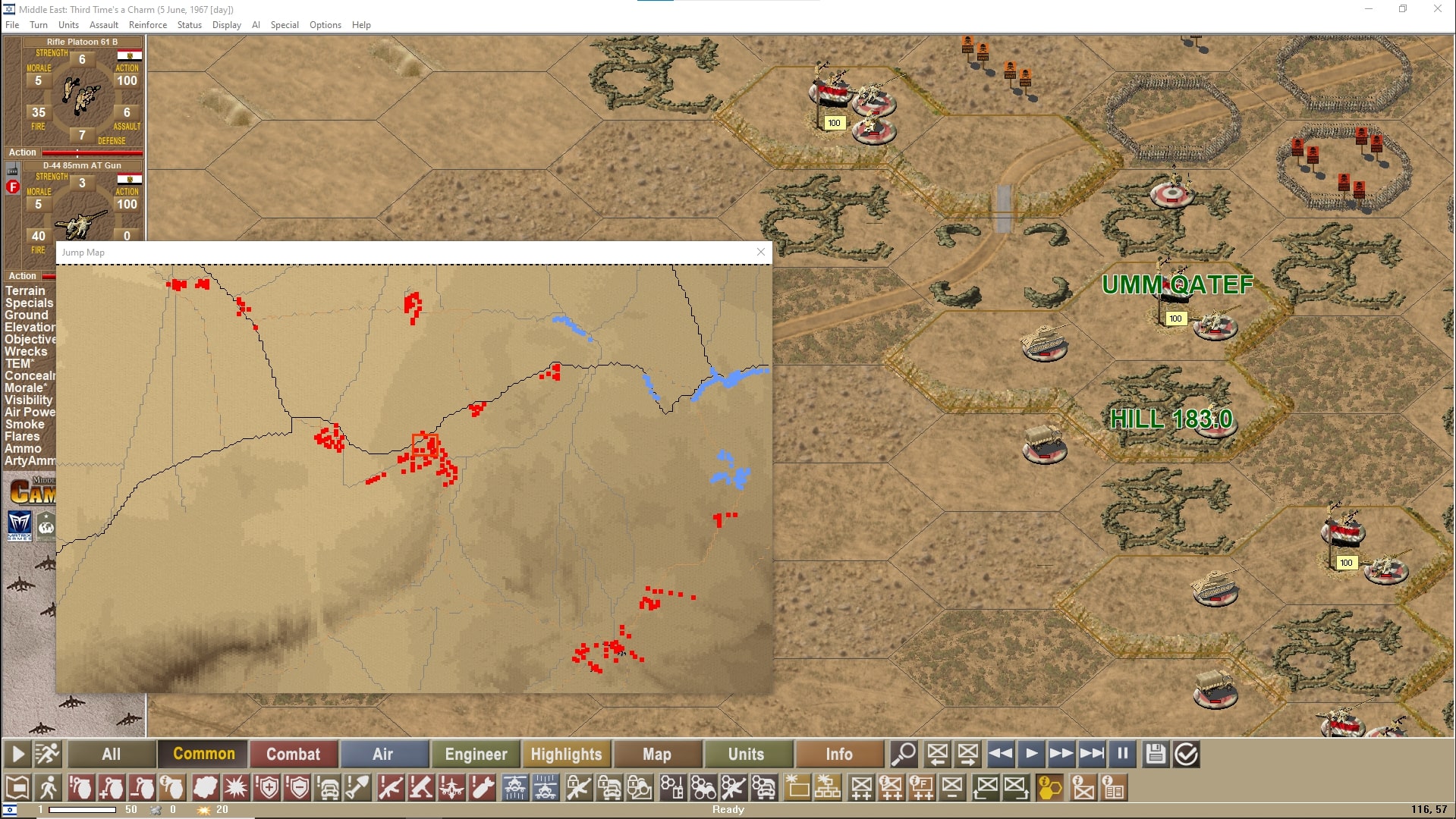Switch to the Combat toolbar tab
The width and height of the screenshot is (1456, 819).
click(x=294, y=754)
